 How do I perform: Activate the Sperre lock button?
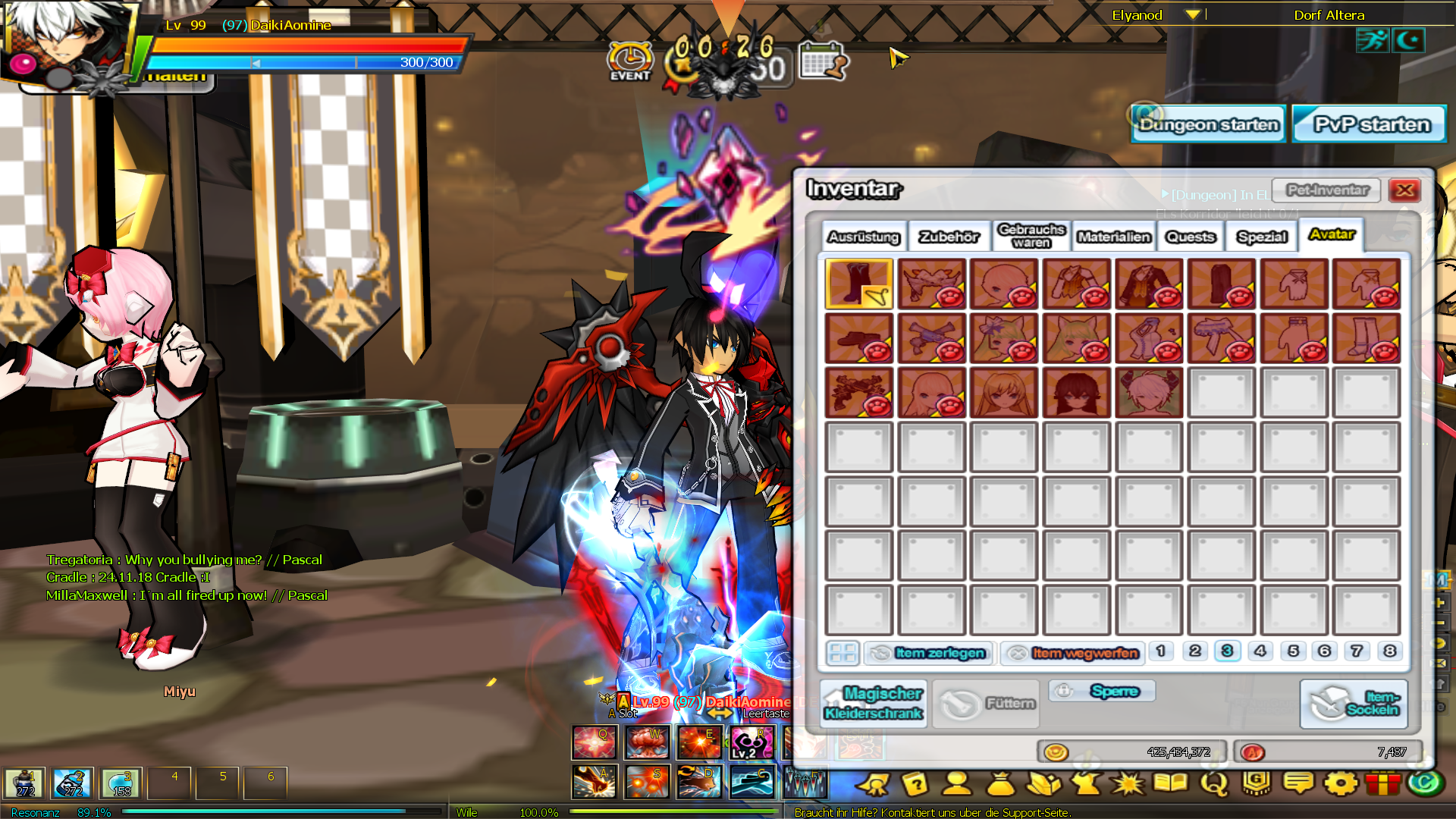coord(1103,691)
